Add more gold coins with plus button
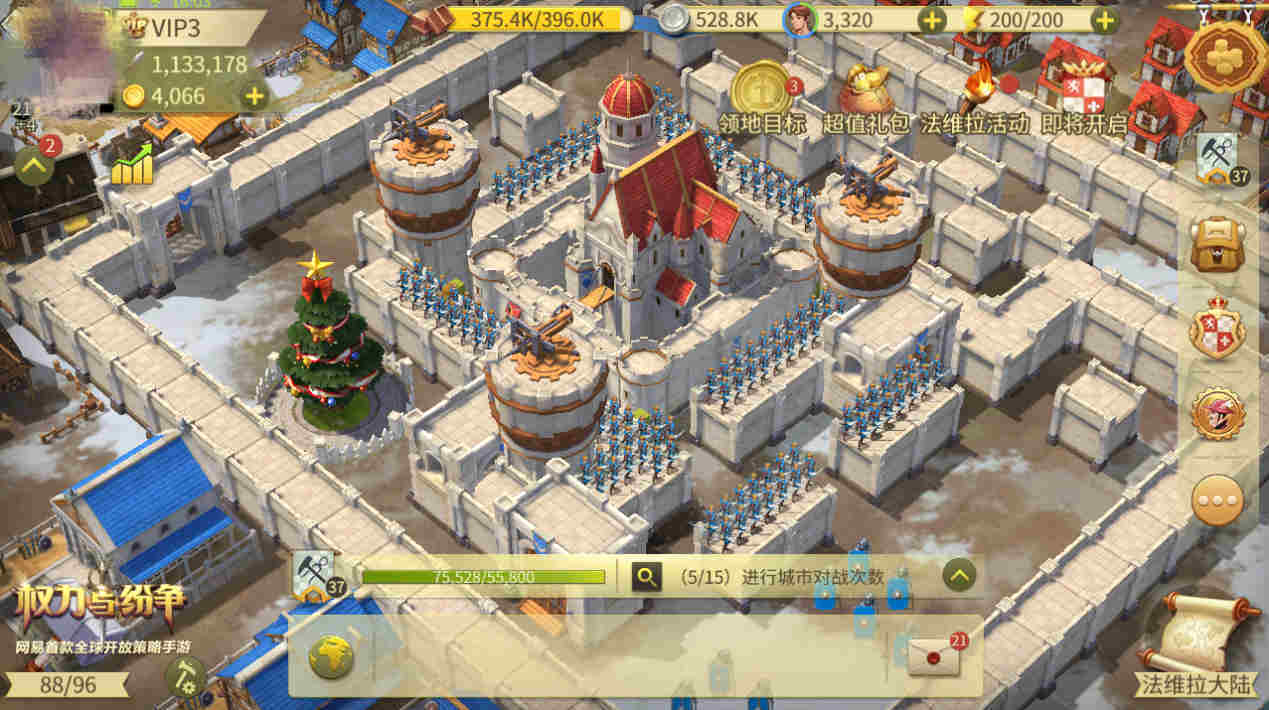The height and width of the screenshot is (710, 1269). point(255,97)
